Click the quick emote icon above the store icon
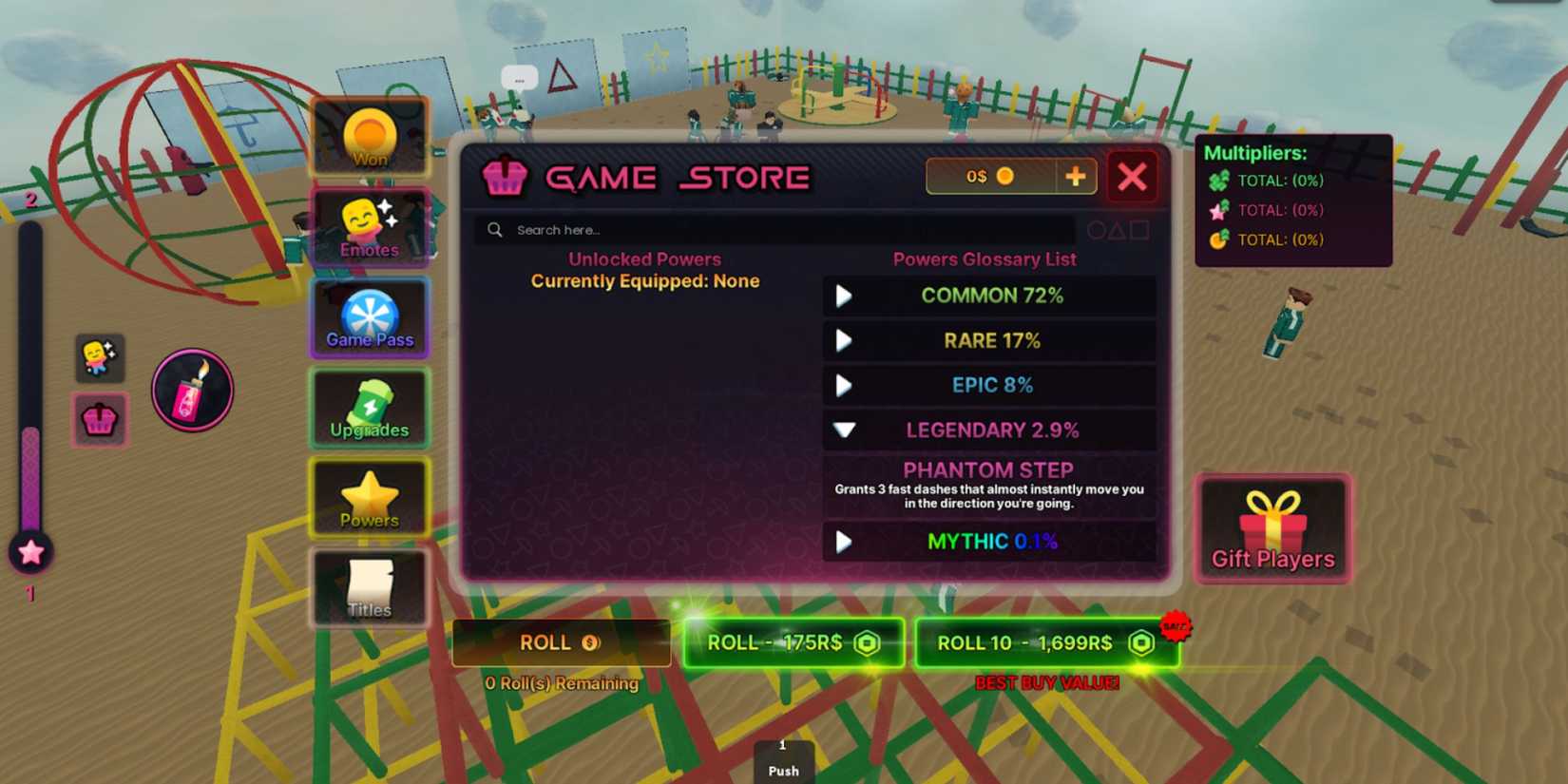 pos(99,358)
